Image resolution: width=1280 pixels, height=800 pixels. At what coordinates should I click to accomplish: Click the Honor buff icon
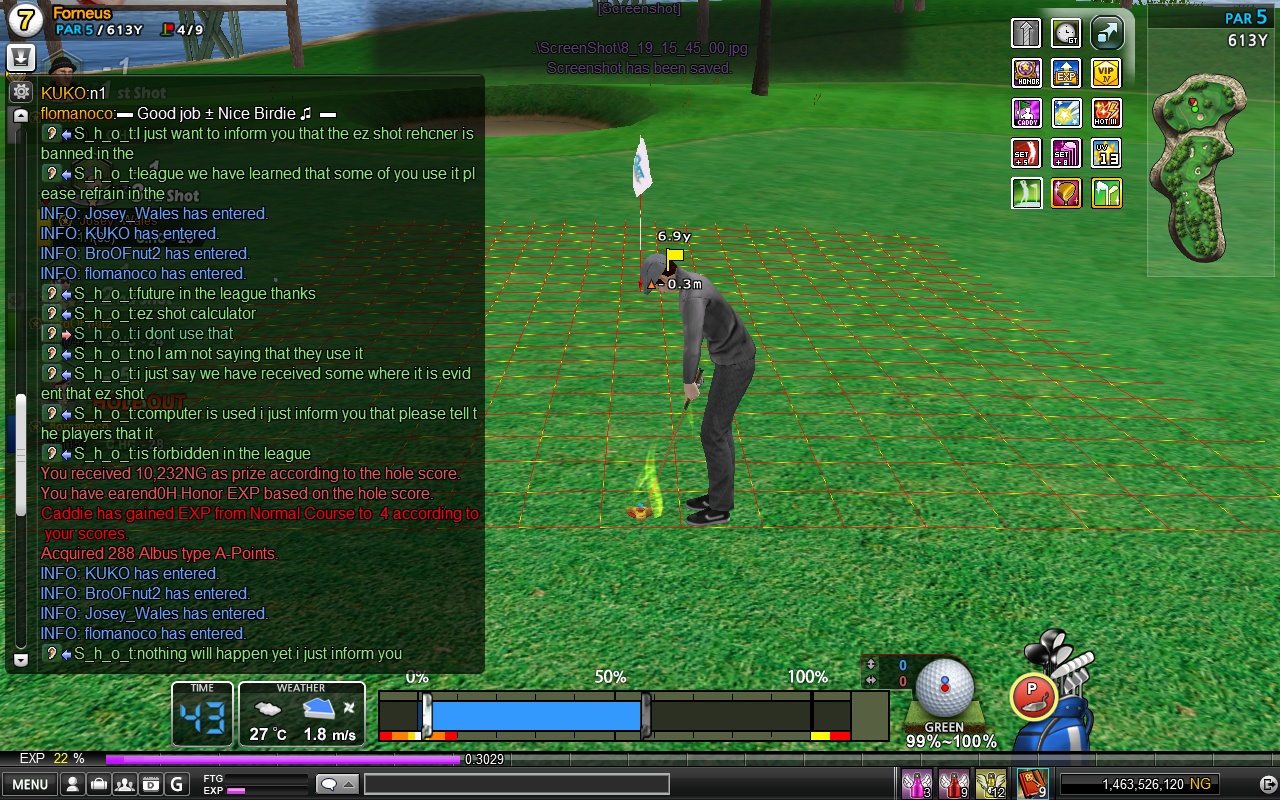pyautogui.click(x=1027, y=73)
